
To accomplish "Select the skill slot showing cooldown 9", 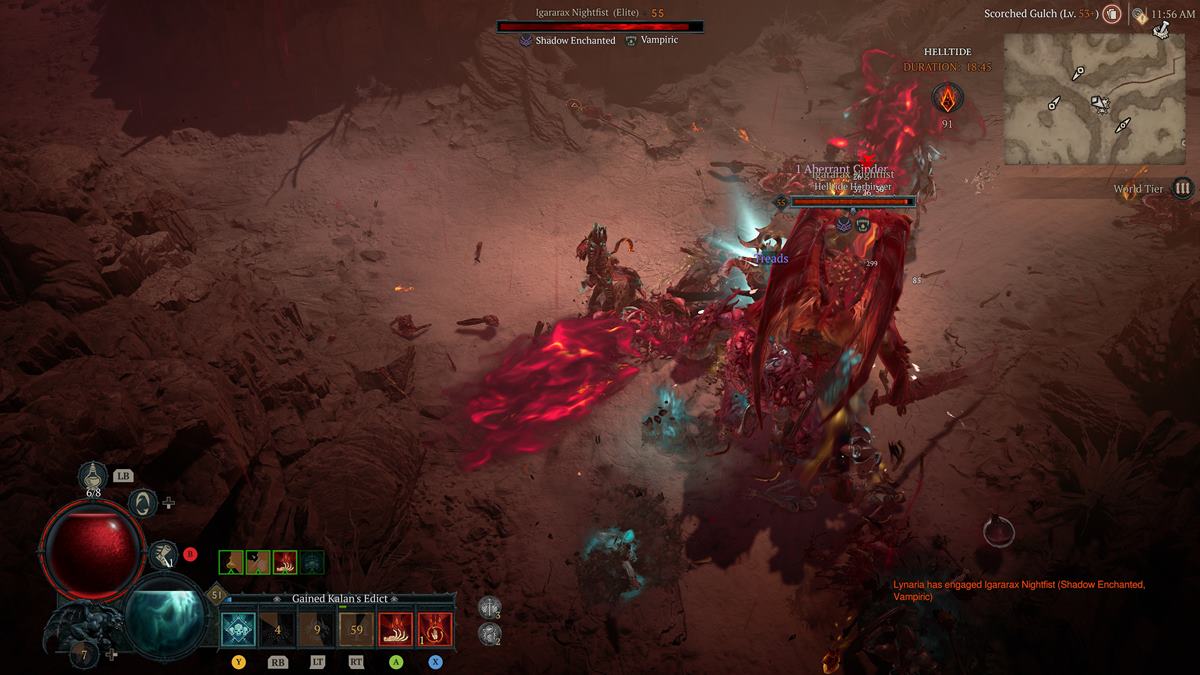I will point(316,629).
